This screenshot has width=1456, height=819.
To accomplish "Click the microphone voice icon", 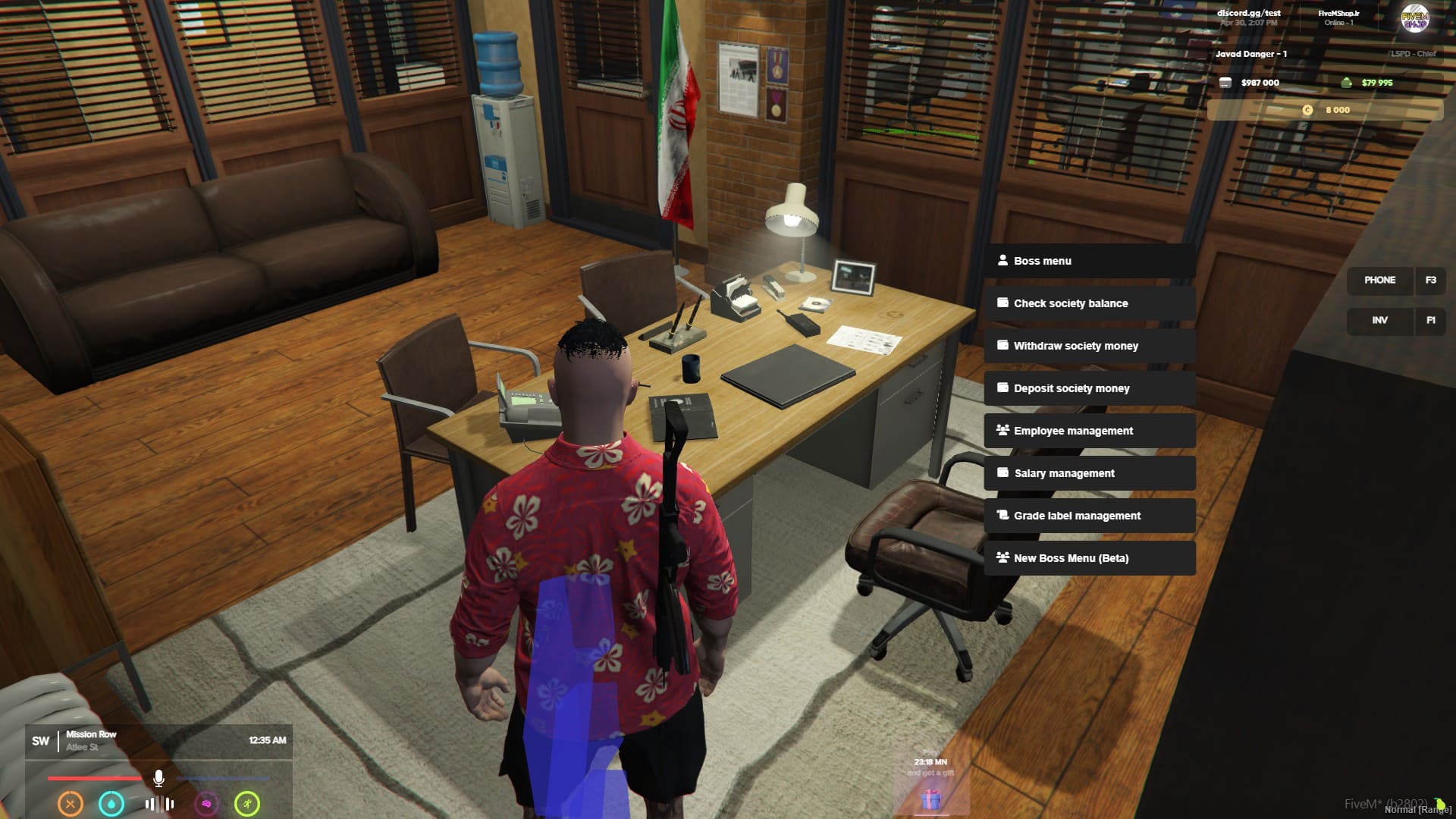I will pos(158,778).
